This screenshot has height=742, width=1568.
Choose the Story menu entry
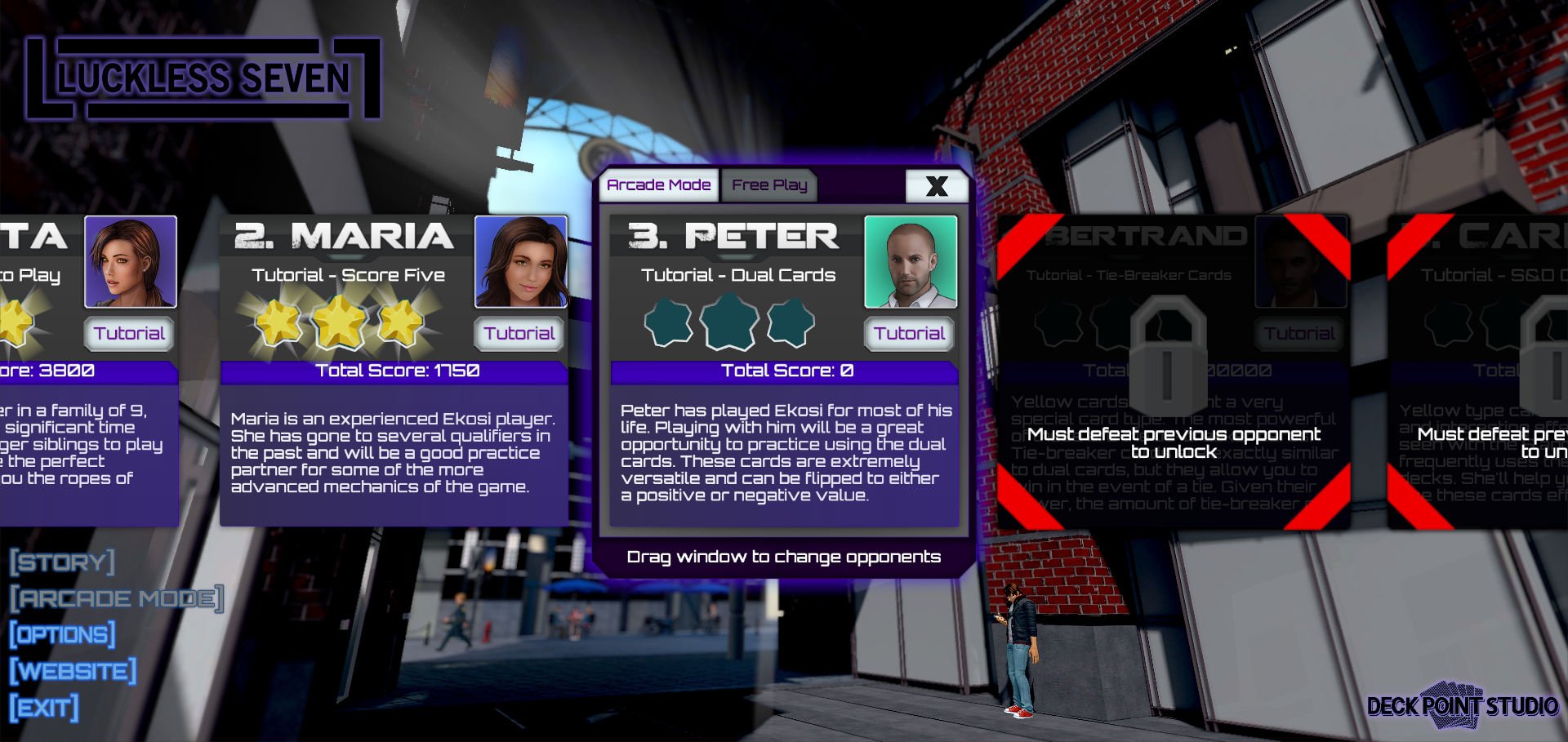pyautogui.click(x=63, y=562)
